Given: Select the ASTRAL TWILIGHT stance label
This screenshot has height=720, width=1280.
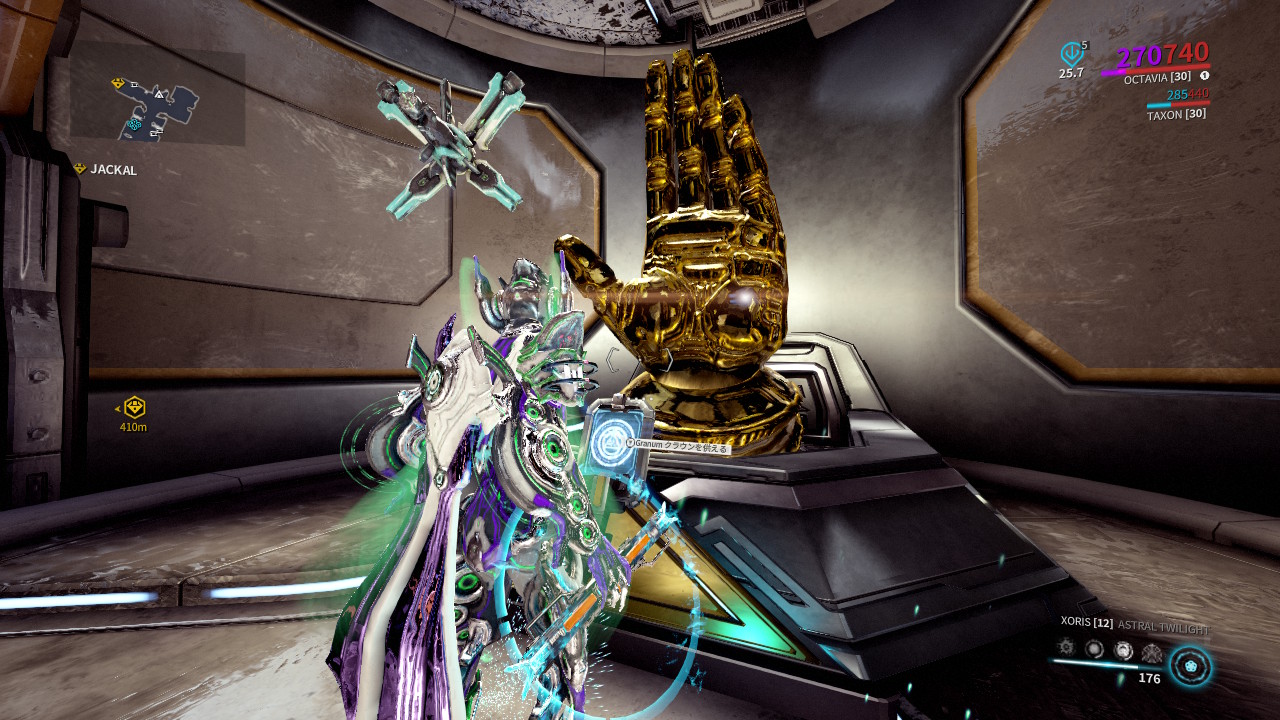Looking at the screenshot, I should pos(1163,625).
